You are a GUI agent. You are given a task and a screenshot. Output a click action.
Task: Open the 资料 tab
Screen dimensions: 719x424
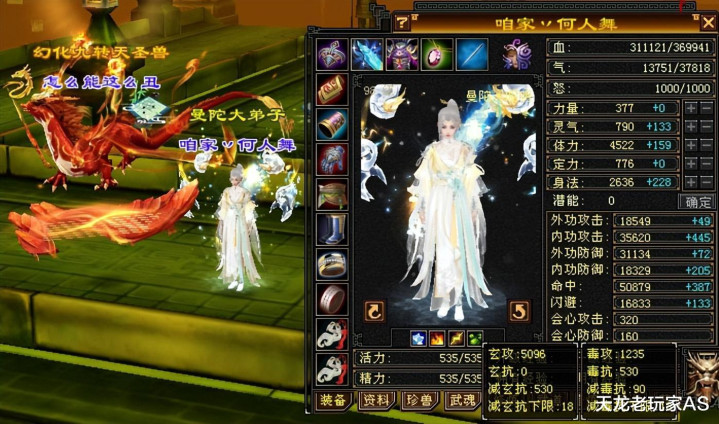(x=377, y=402)
